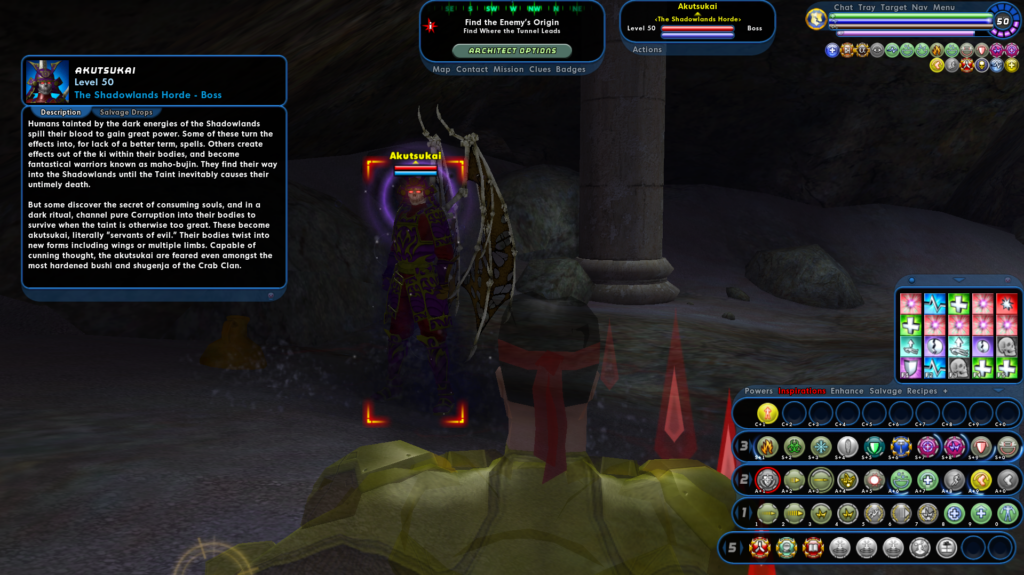This screenshot has height=575, width=1024.
Task: Open the main Menu
Action: click(944, 8)
